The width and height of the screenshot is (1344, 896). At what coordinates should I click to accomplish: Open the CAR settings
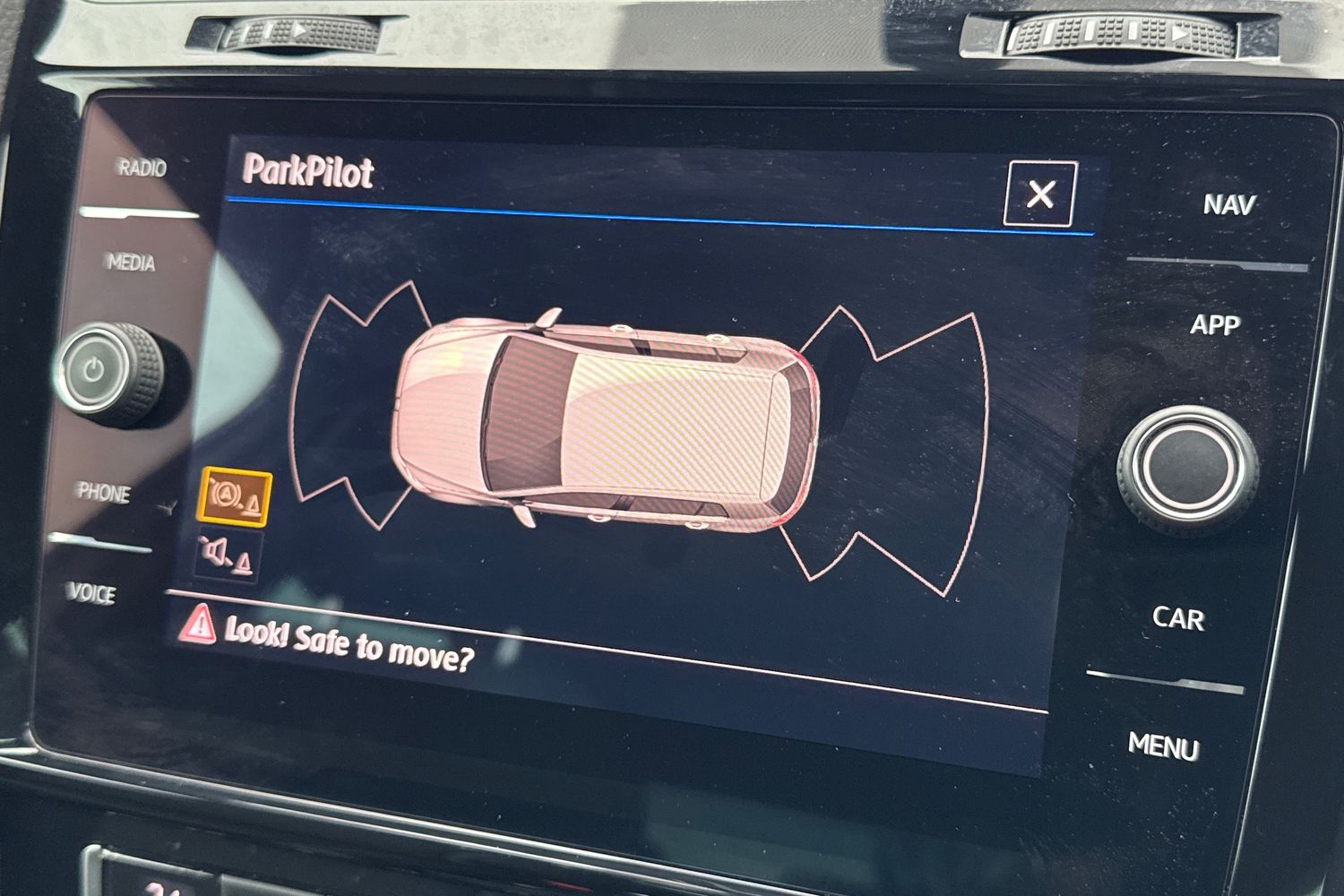click(x=1177, y=617)
